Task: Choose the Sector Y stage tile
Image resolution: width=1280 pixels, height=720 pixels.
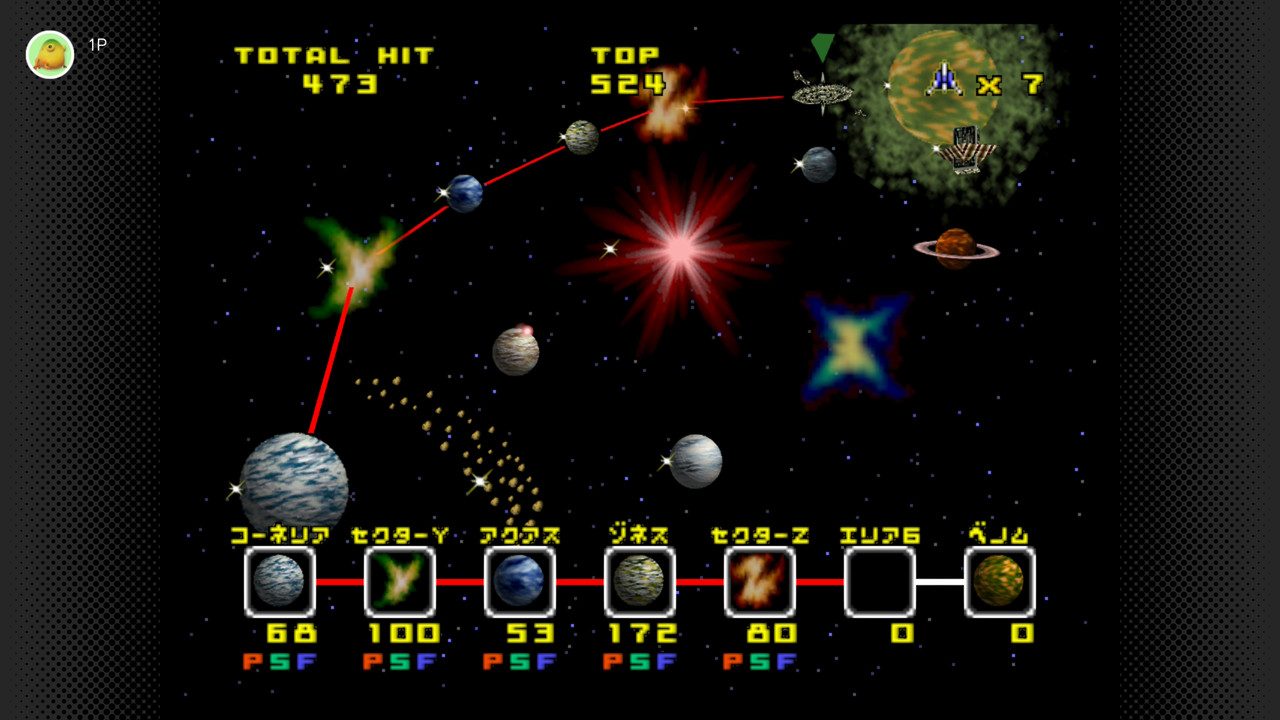Action: tap(400, 581)
